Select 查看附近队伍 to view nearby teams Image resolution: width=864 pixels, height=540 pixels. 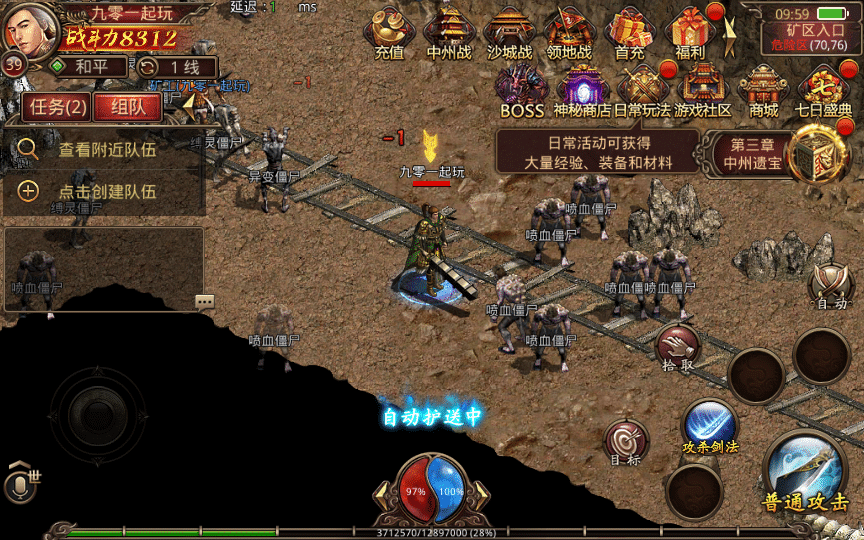pos(105,150)
